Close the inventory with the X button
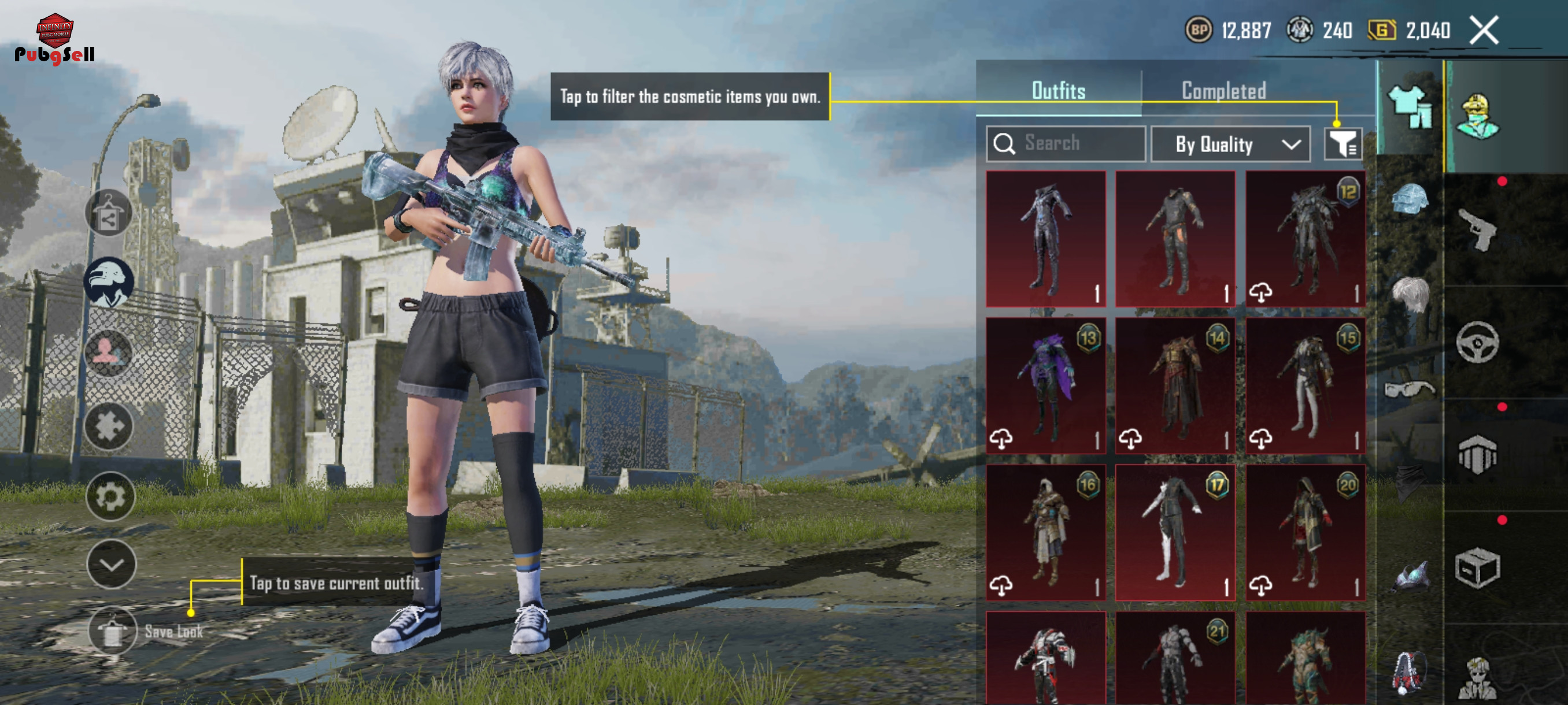This screenshot has height=705, width=1568. coord(1484,30)
